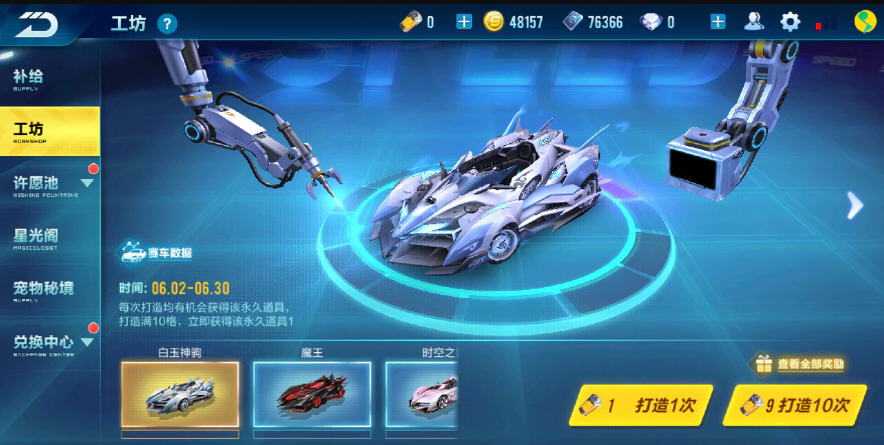
Task: Add diamonds with the plus beside the diamond count
Action: click(x=717, y=22)
